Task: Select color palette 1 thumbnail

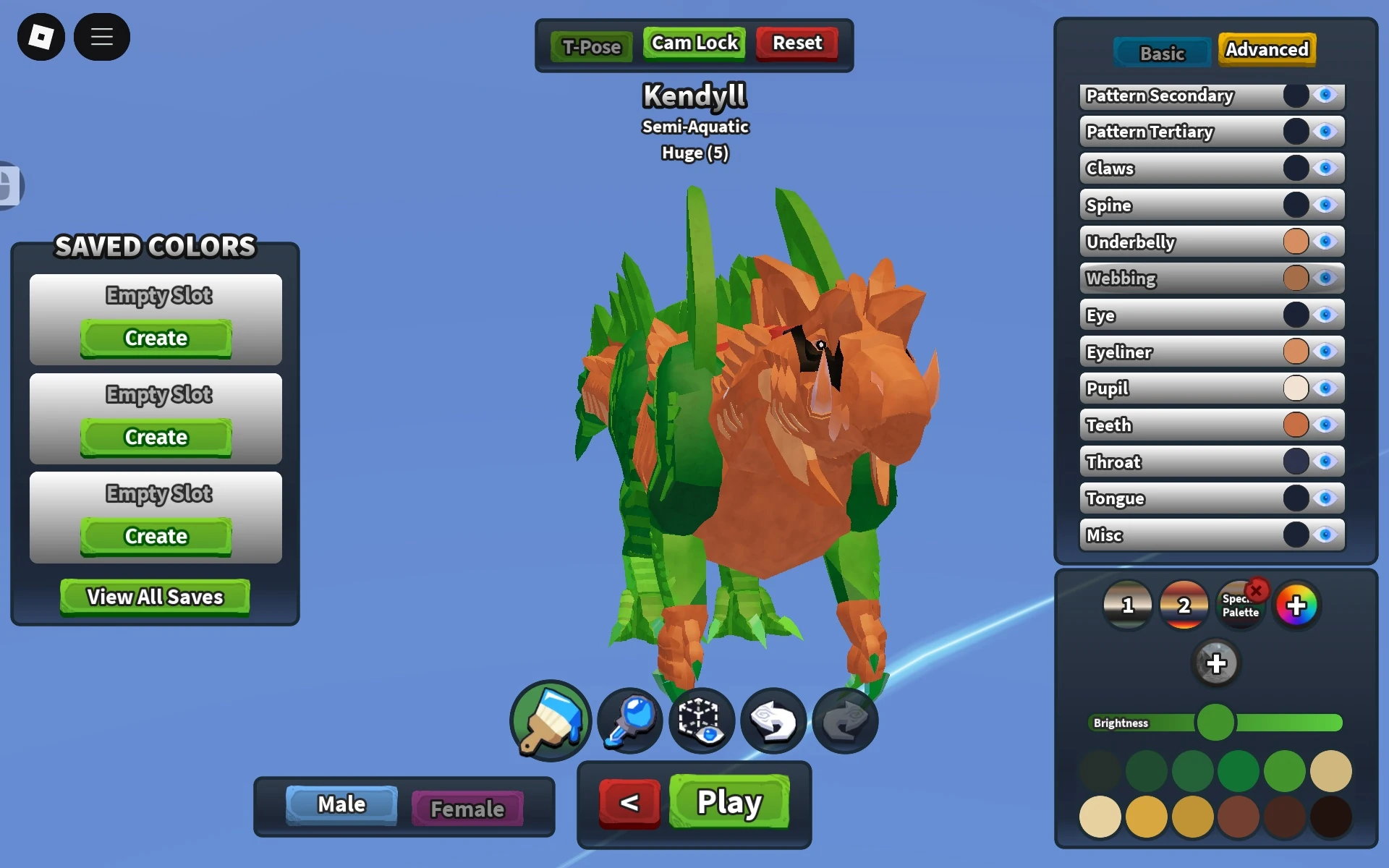Action: pyautogui.click(x=1126, y=605)
